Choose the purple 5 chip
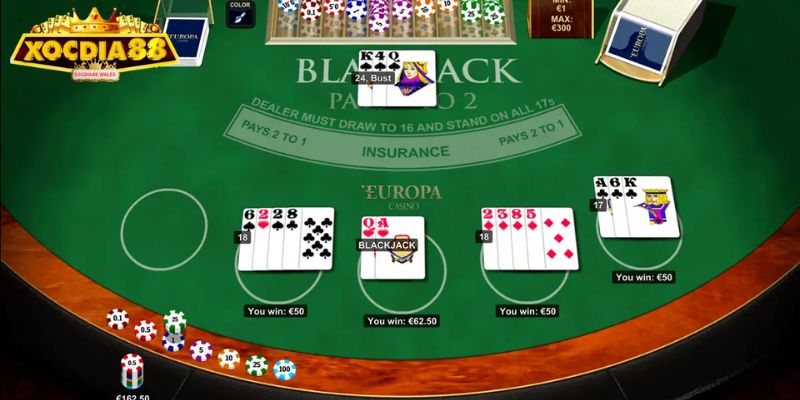The height and width of the screenshot is (400, 800). click(203, 351)
